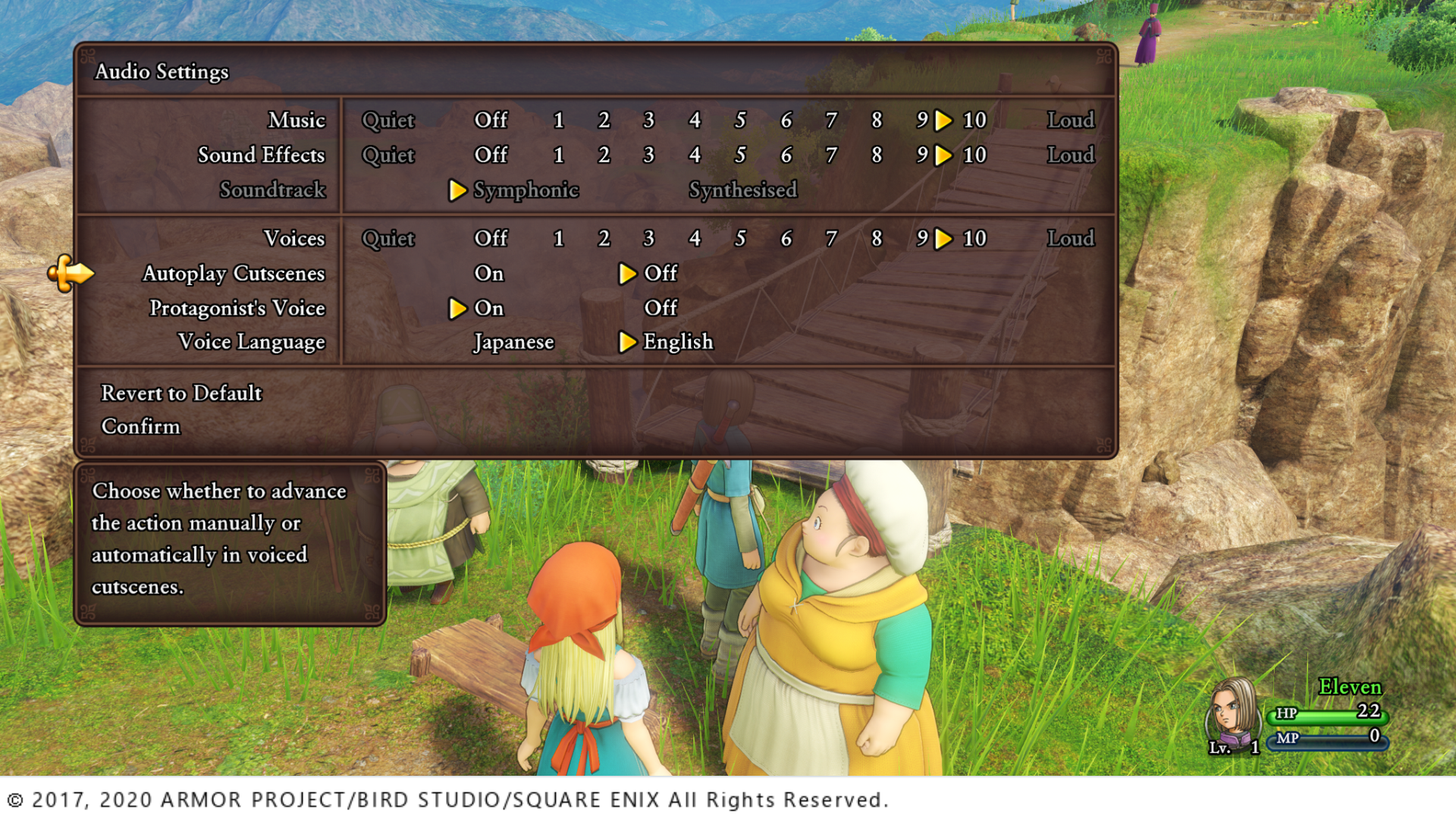The image size is (1456, 819).
Task: Click the yellow arrow marker next to Symphonic
Action: pyautogui.click(x=459, y=191)
